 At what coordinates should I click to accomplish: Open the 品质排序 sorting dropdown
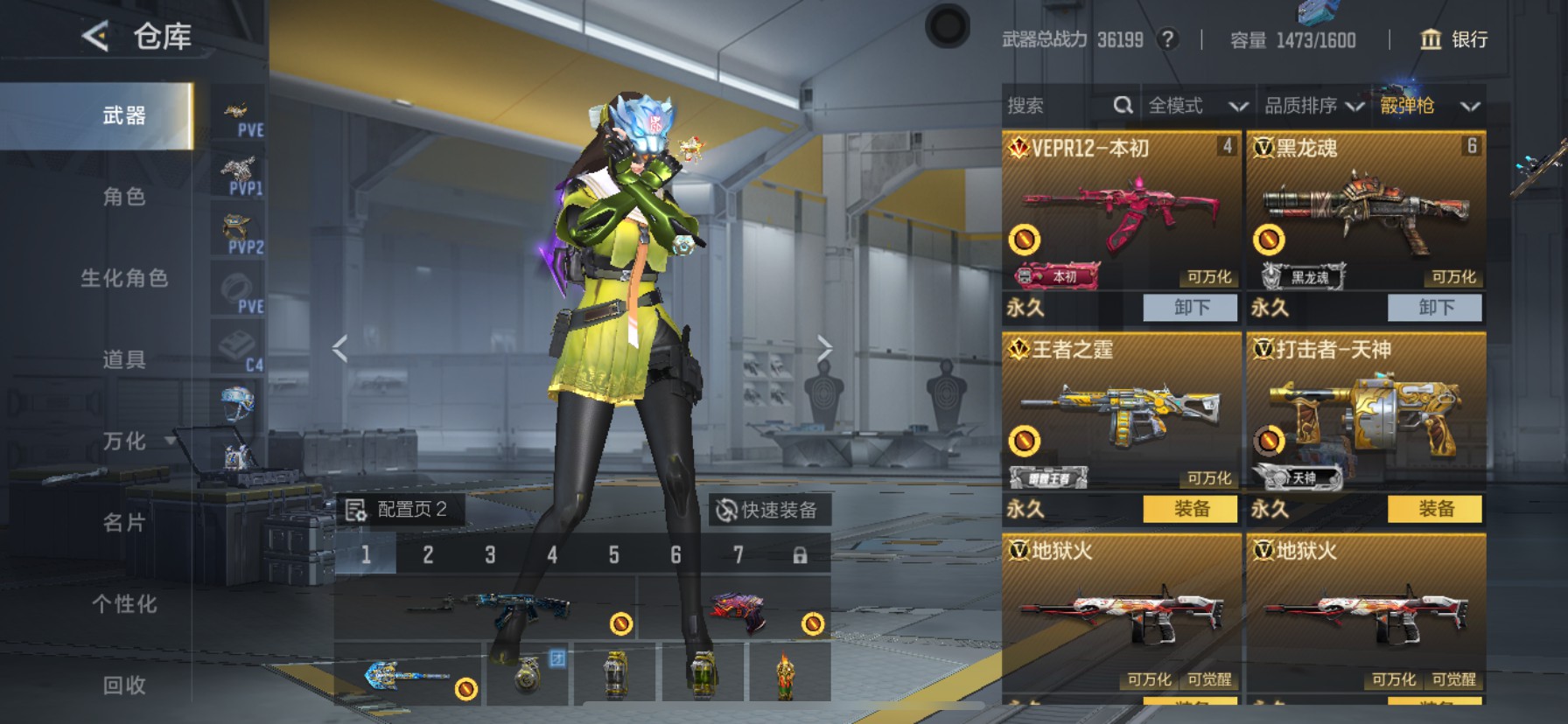1313,105
